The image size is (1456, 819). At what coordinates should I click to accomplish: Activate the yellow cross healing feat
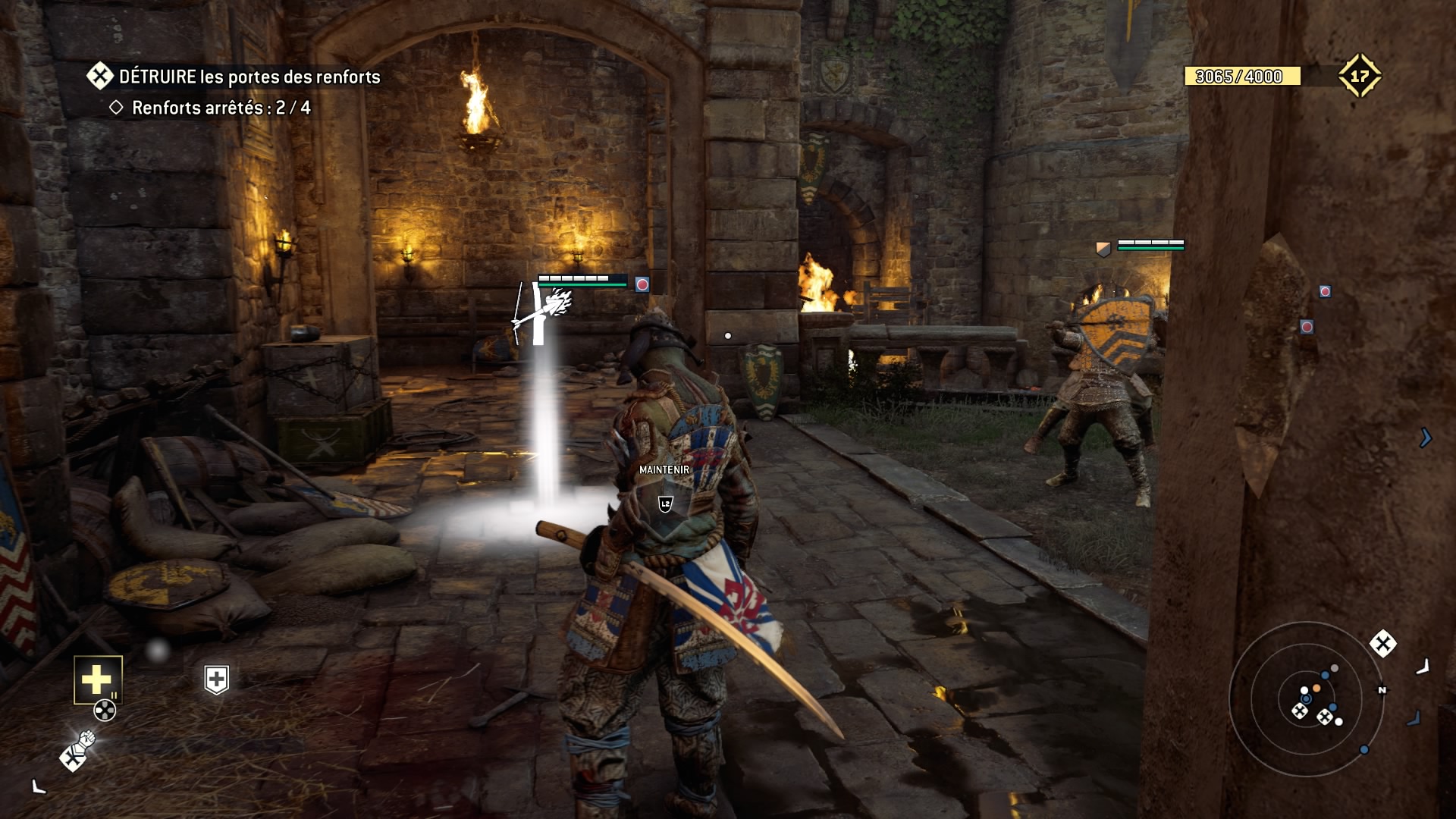98,679
